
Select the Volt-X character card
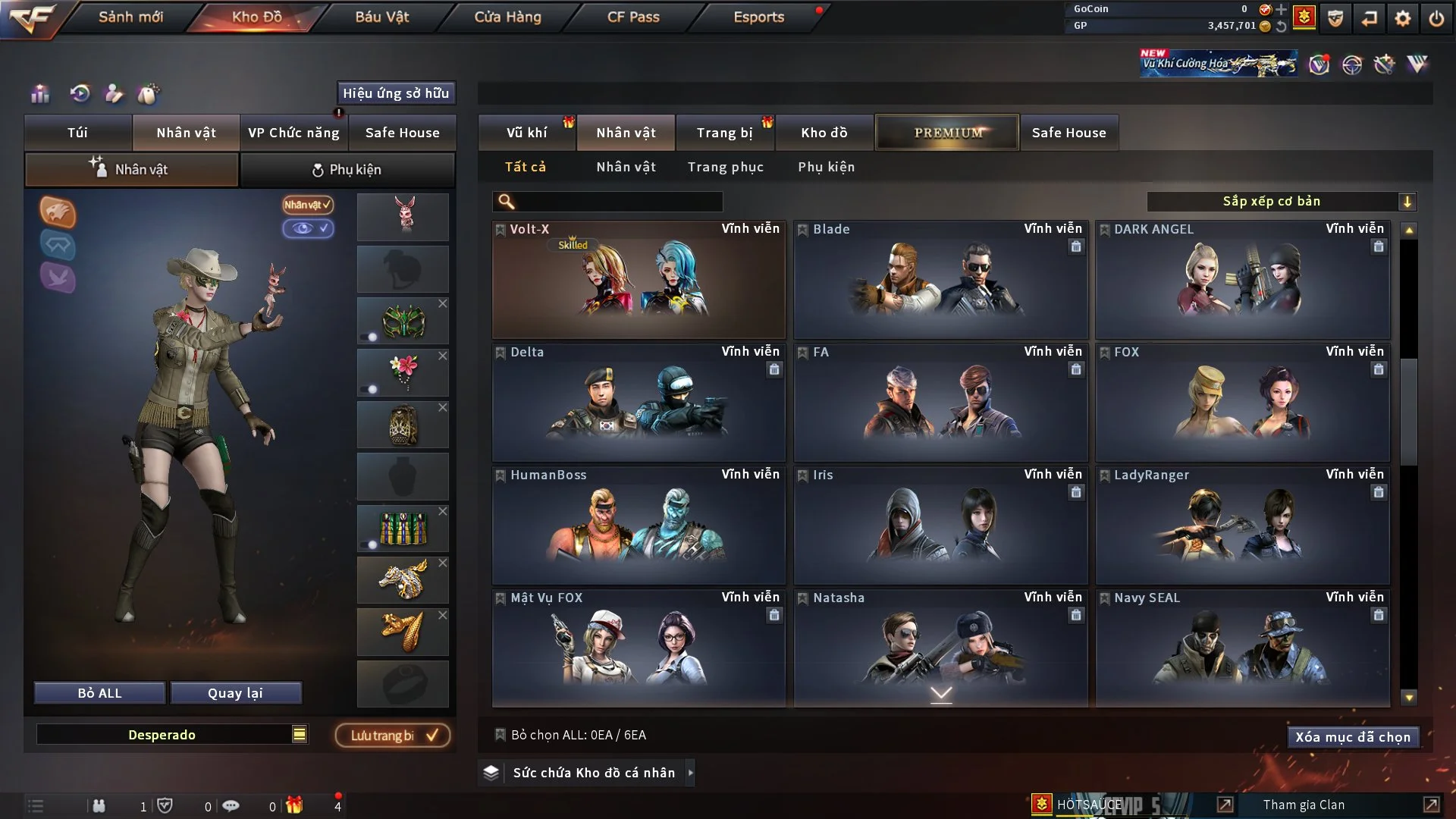639,281
